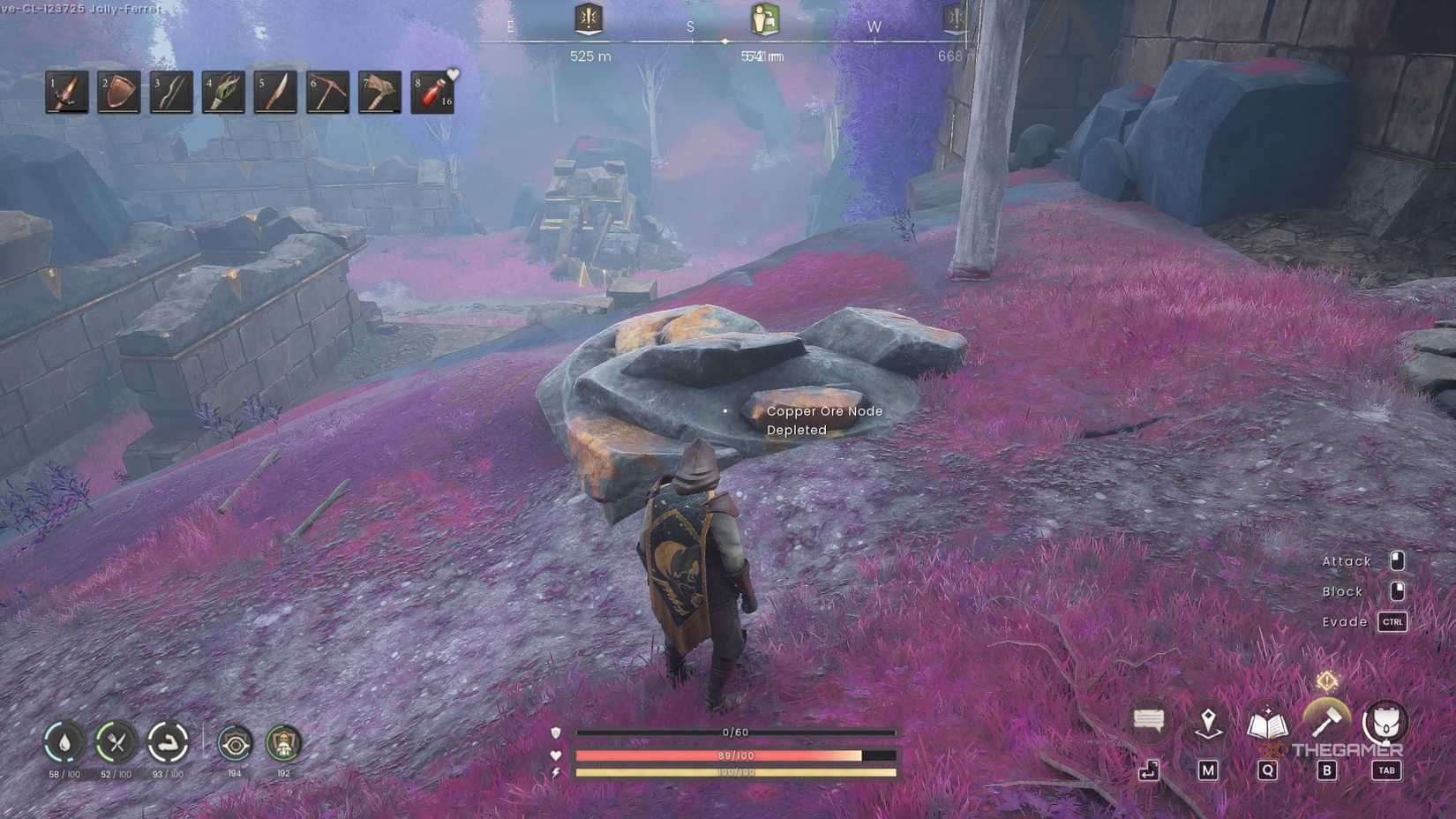The image size is (1456, 819).
Task: Click the orange health bar showing 89/100
Action: (732, 755)
